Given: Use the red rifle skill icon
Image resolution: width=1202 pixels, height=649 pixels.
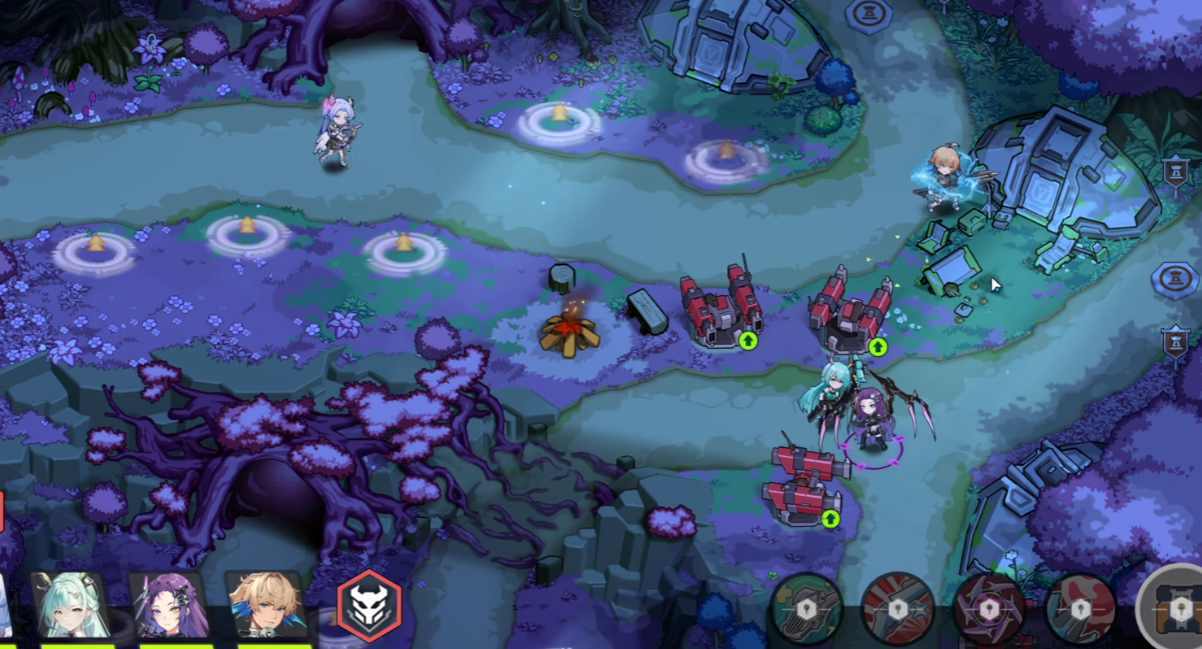Looking at the screenshot, I should (x=897, y=607).
